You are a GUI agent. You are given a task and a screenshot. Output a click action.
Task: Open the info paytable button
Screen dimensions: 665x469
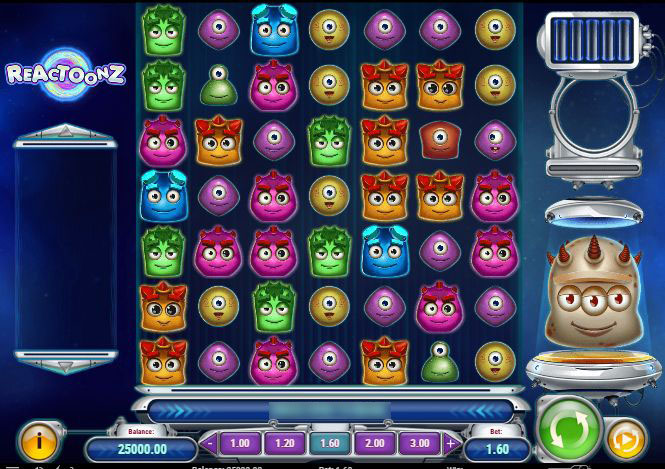click(x=38, y=438)
